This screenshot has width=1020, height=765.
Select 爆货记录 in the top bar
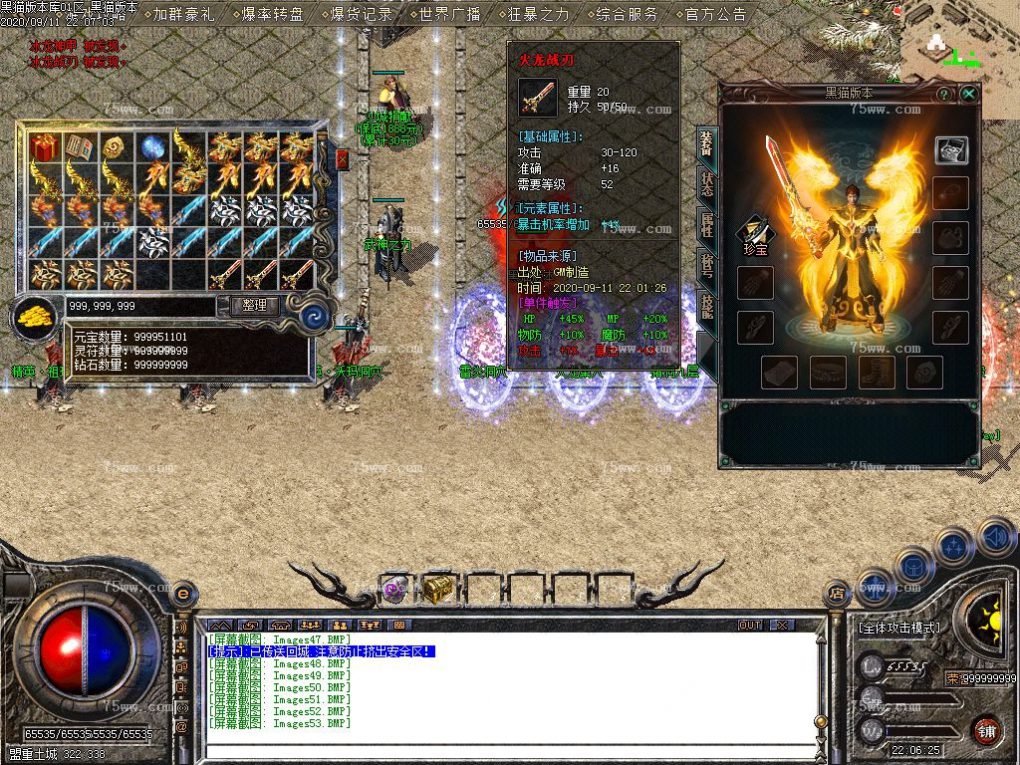click(361, 14)
